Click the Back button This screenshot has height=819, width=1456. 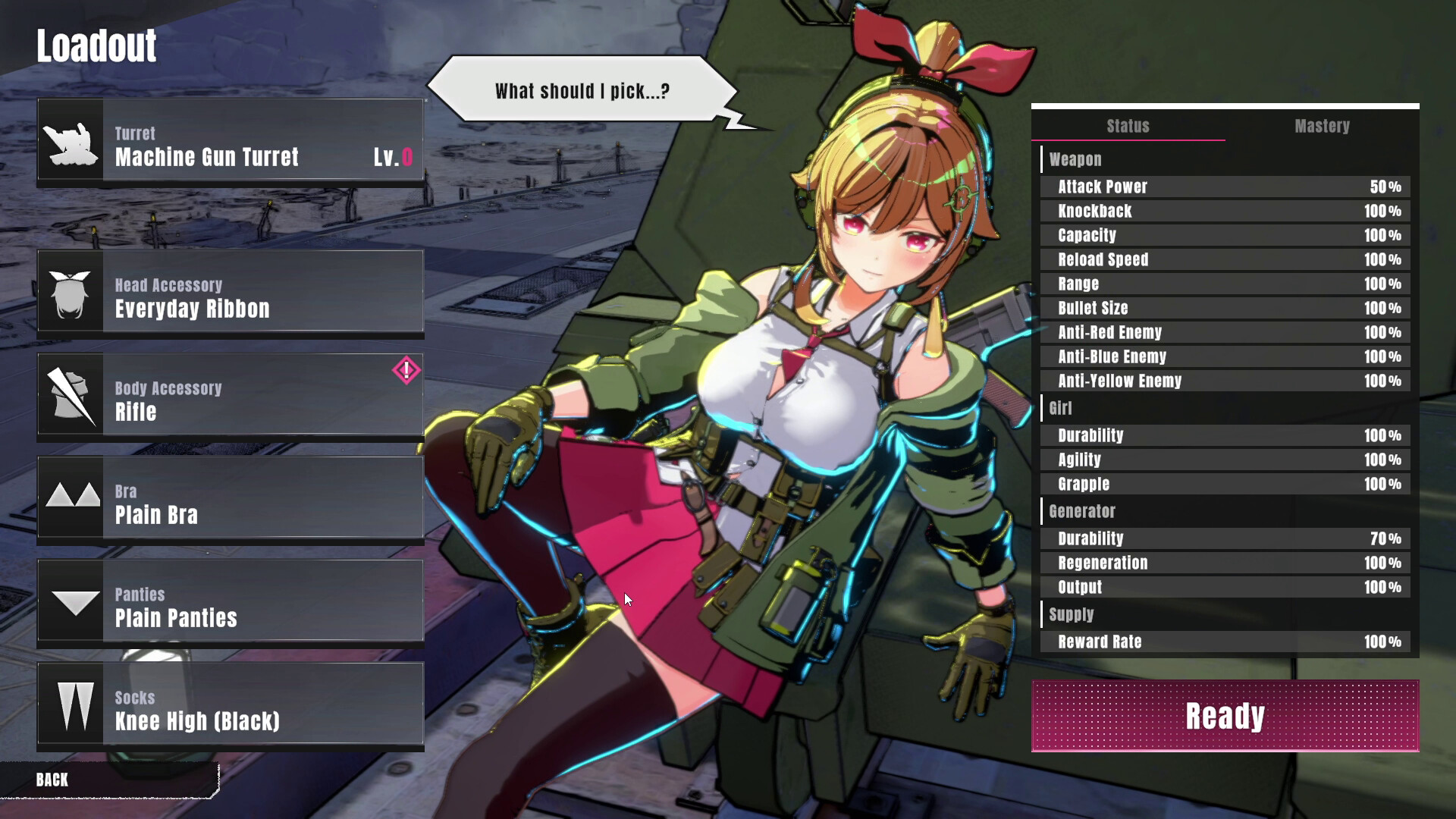52,780
